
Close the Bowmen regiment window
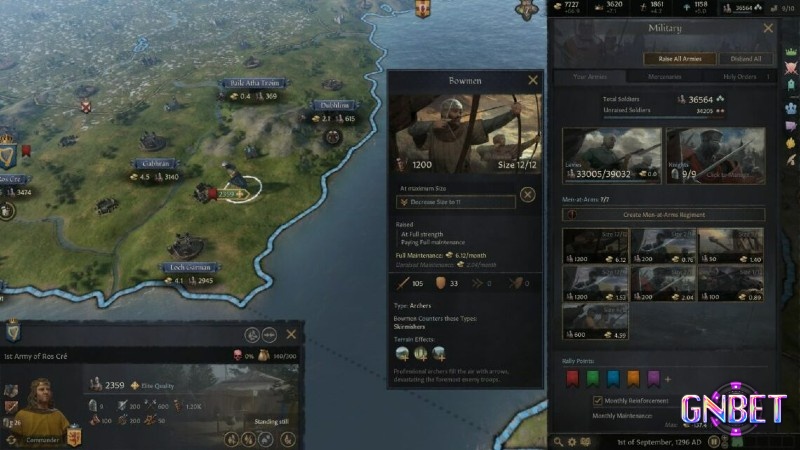(x=533, y=80)
